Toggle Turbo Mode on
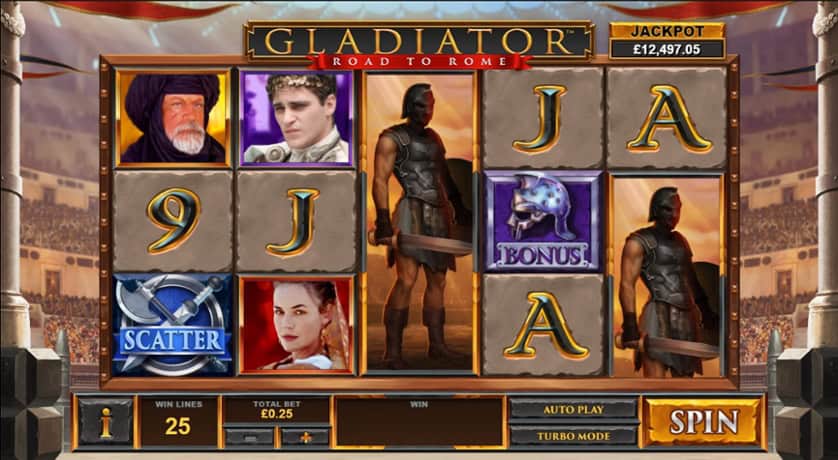This screenshot has width=838, height=460. tap(573, 435)
